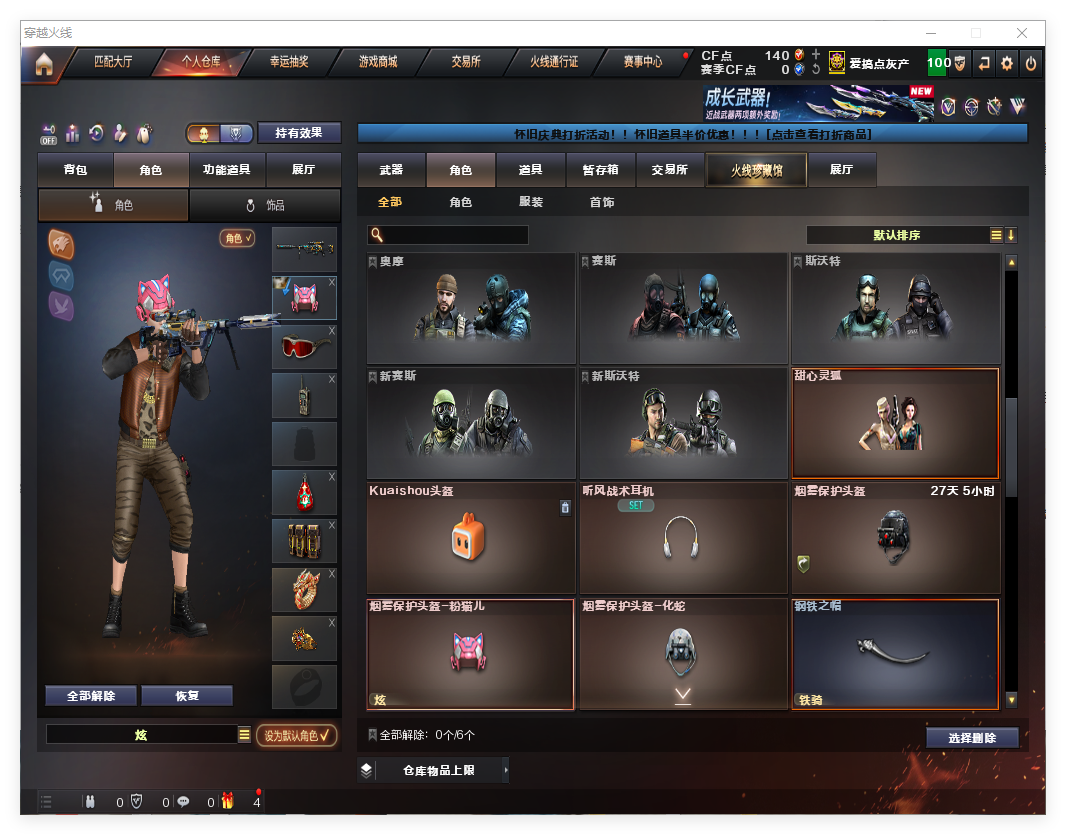This screenshot has height=835, width=1066.
Task: Select the 饰品 accessories sub-tab
Action: 265,205
